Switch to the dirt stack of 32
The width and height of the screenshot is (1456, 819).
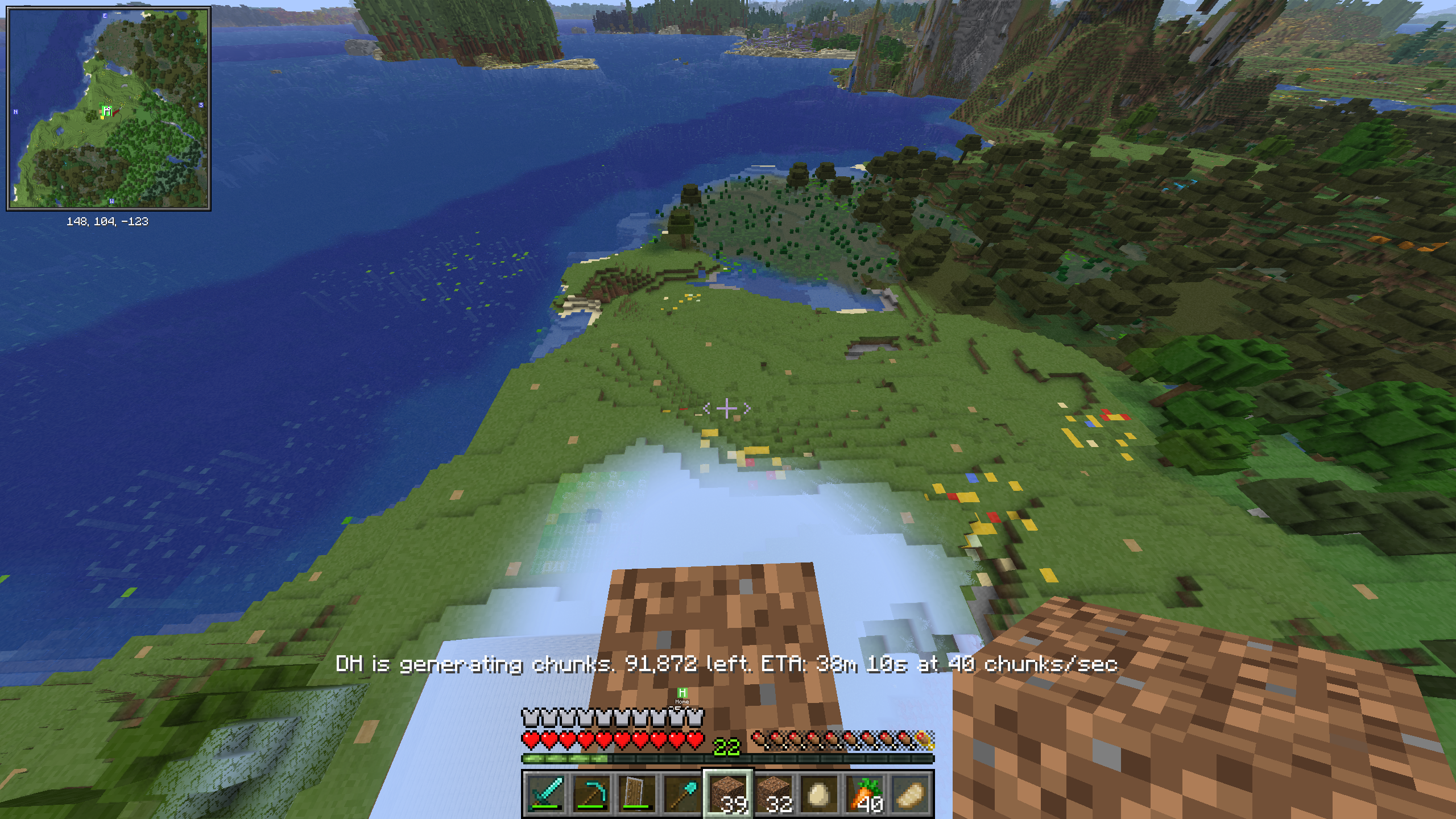[x=774, y=793]
